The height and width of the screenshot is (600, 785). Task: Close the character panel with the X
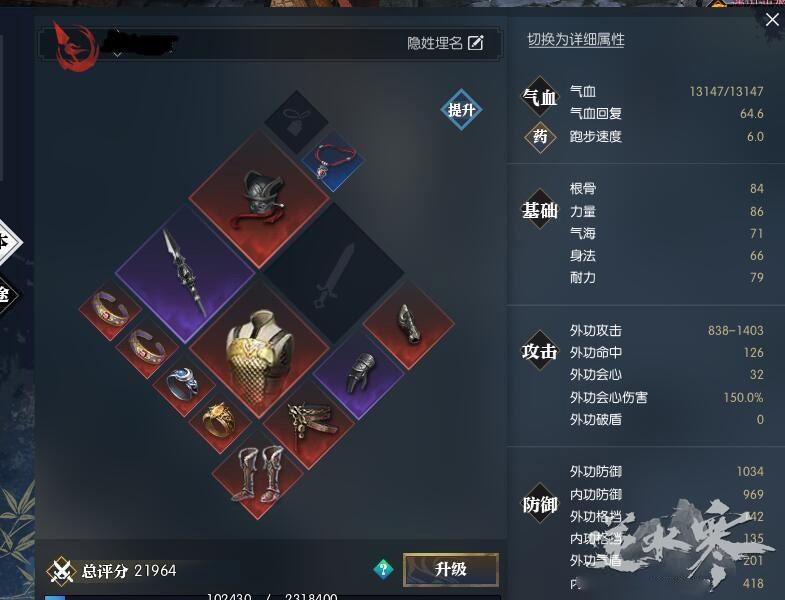click(771, 19)
